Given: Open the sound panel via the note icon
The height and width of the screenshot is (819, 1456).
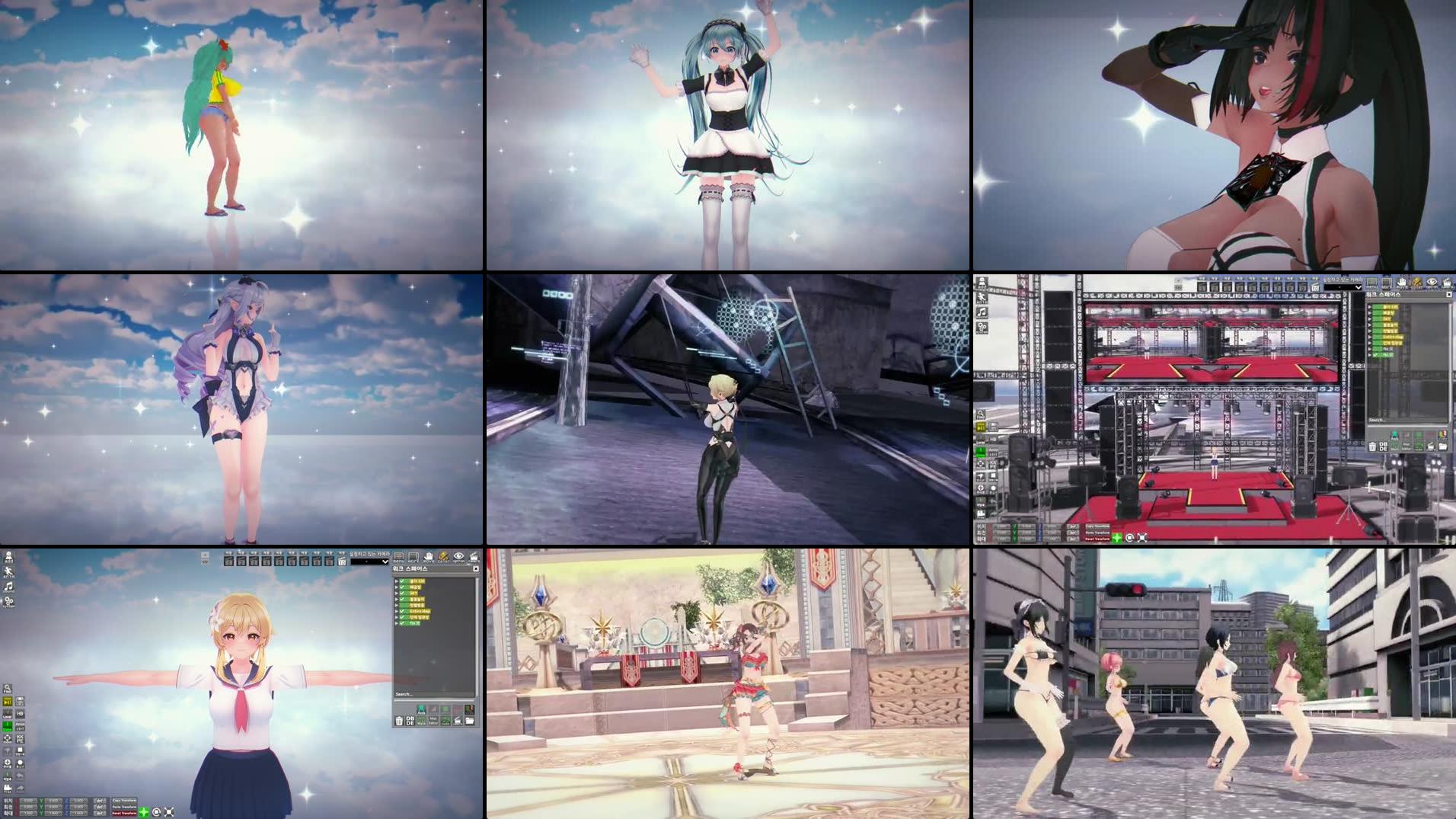Looking at the screenshot, I should (x=8, y=587).
